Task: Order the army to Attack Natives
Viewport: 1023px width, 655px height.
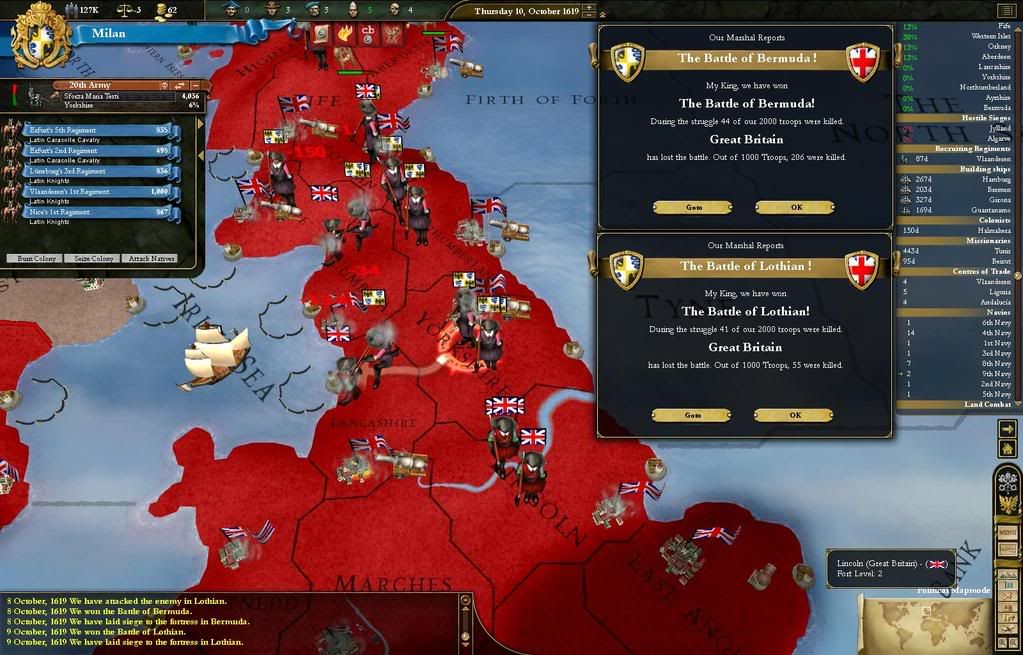Action: click(x=150, y=258)
